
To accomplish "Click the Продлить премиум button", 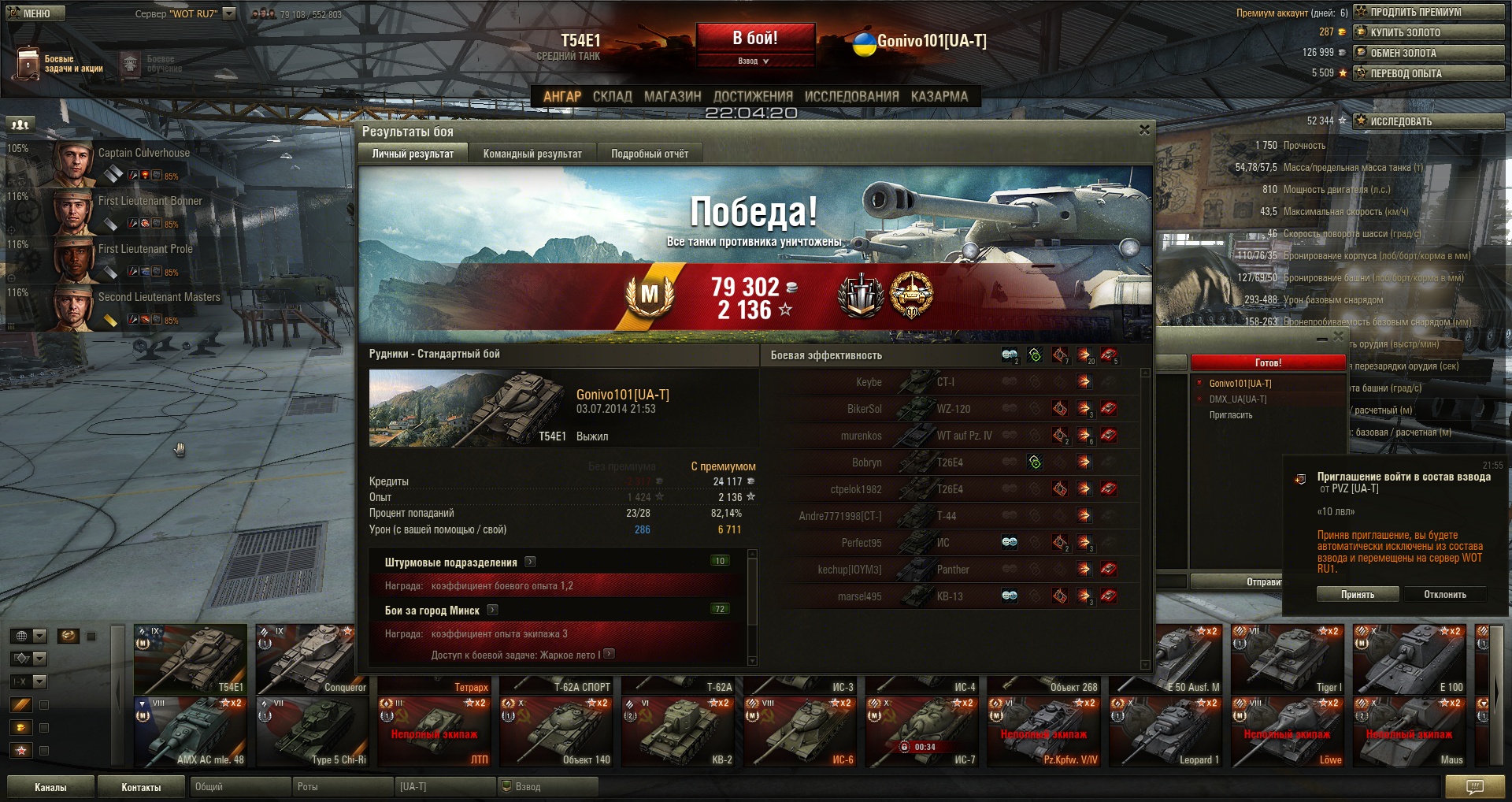I will pos(1428,12).
